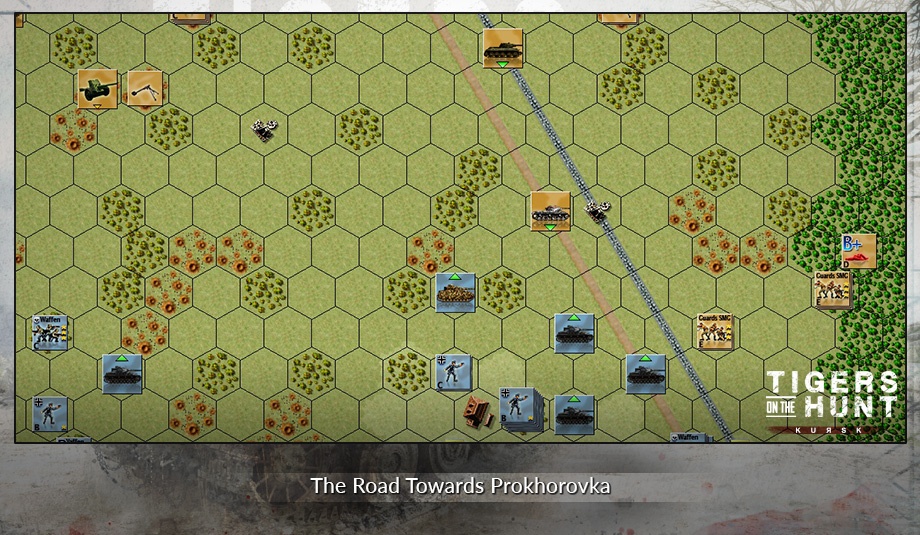Pick the German infantry stack beside the hut
This screenshot has width=920, height=535.
pos(520,407)
